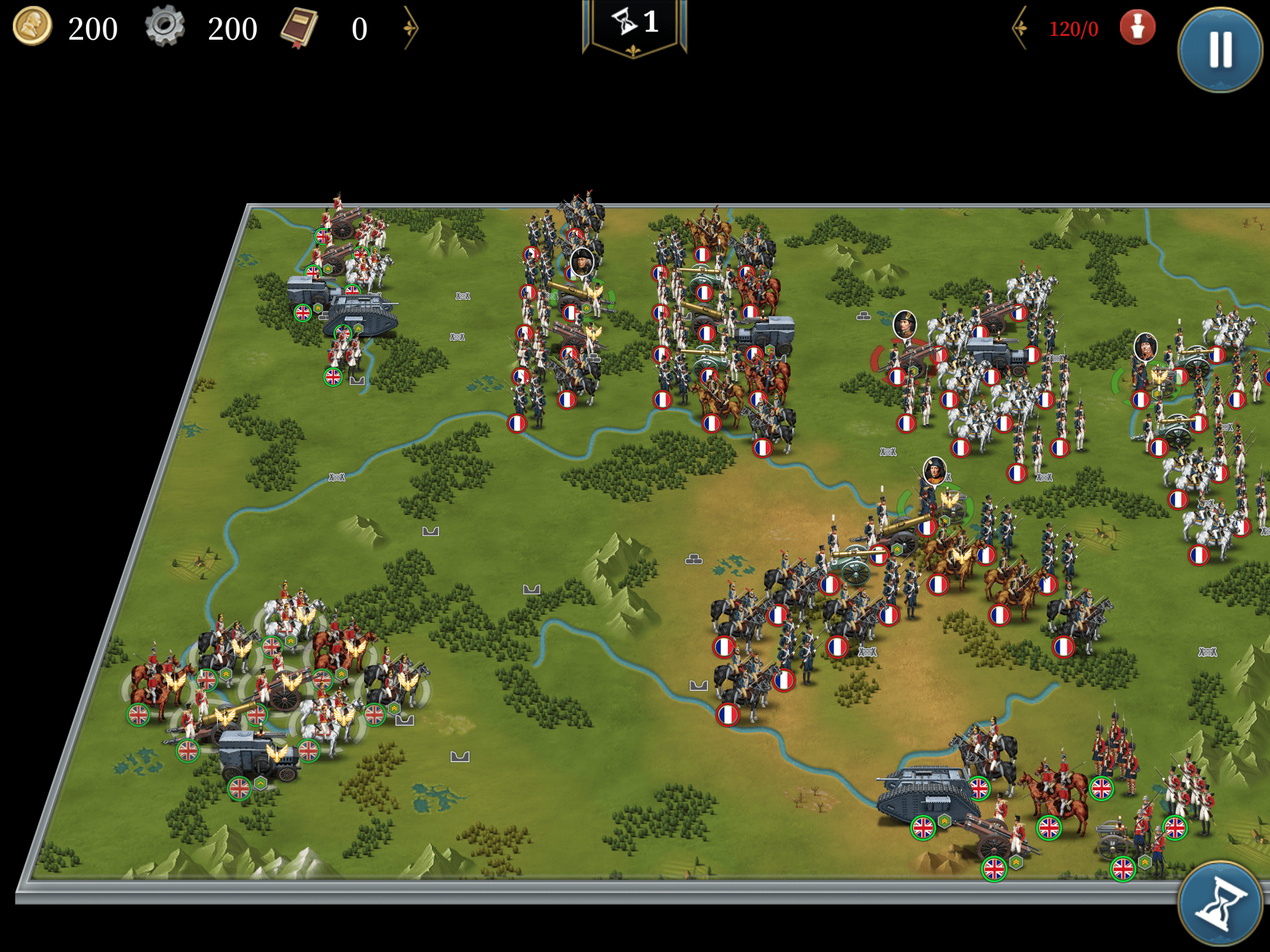This screenshot has width=1270, height=952.
Task: Pause the game with the blue button
Action: coord(1220,50)
